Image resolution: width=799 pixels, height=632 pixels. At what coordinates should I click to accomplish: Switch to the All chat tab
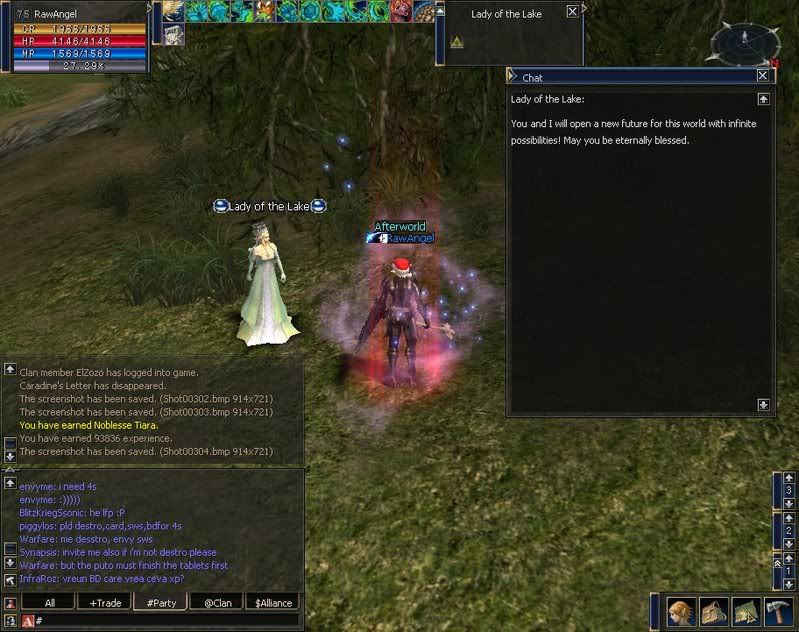(50, 603)
